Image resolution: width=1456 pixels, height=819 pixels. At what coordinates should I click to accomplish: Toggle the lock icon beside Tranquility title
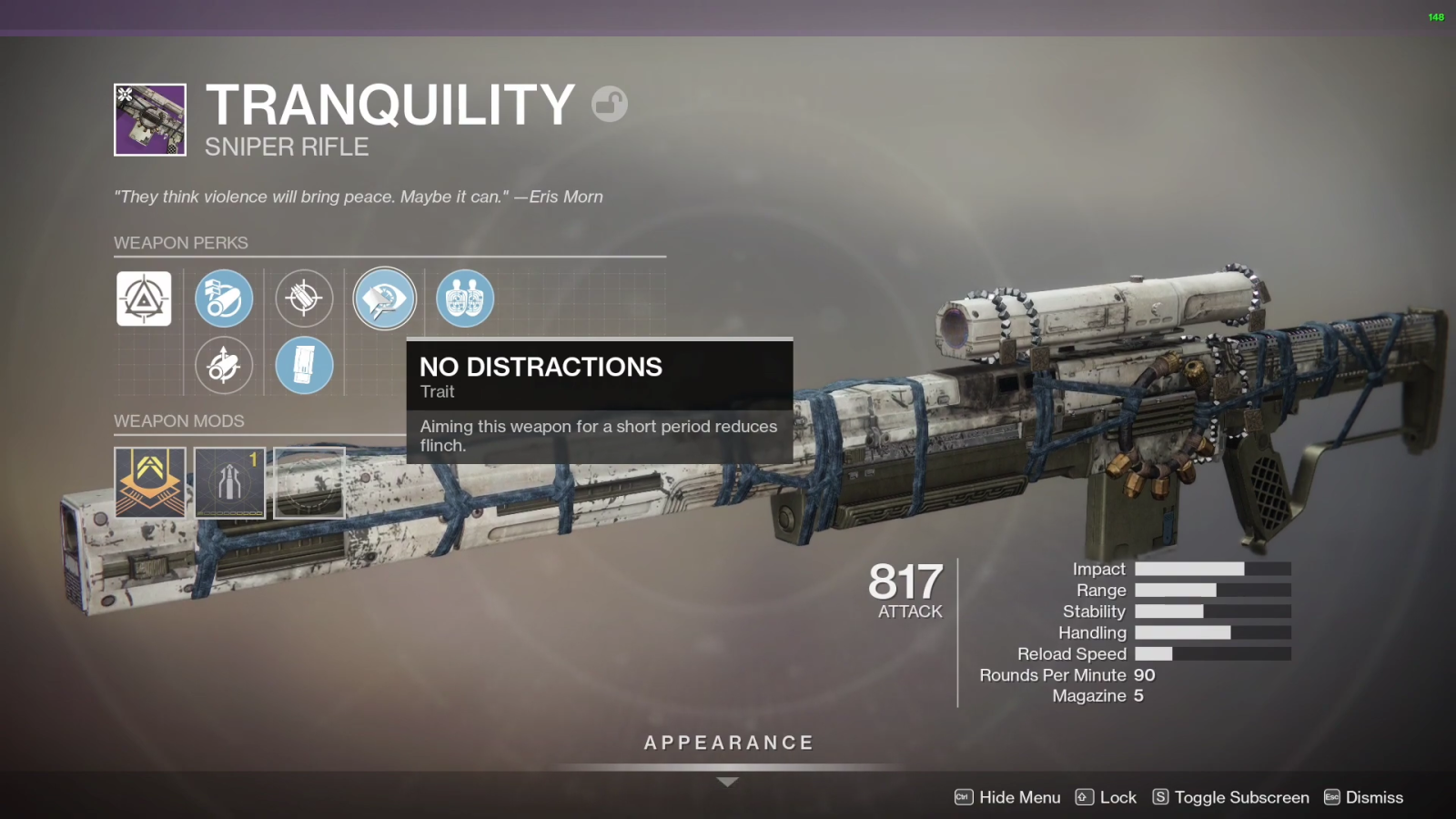coord(610,104)
